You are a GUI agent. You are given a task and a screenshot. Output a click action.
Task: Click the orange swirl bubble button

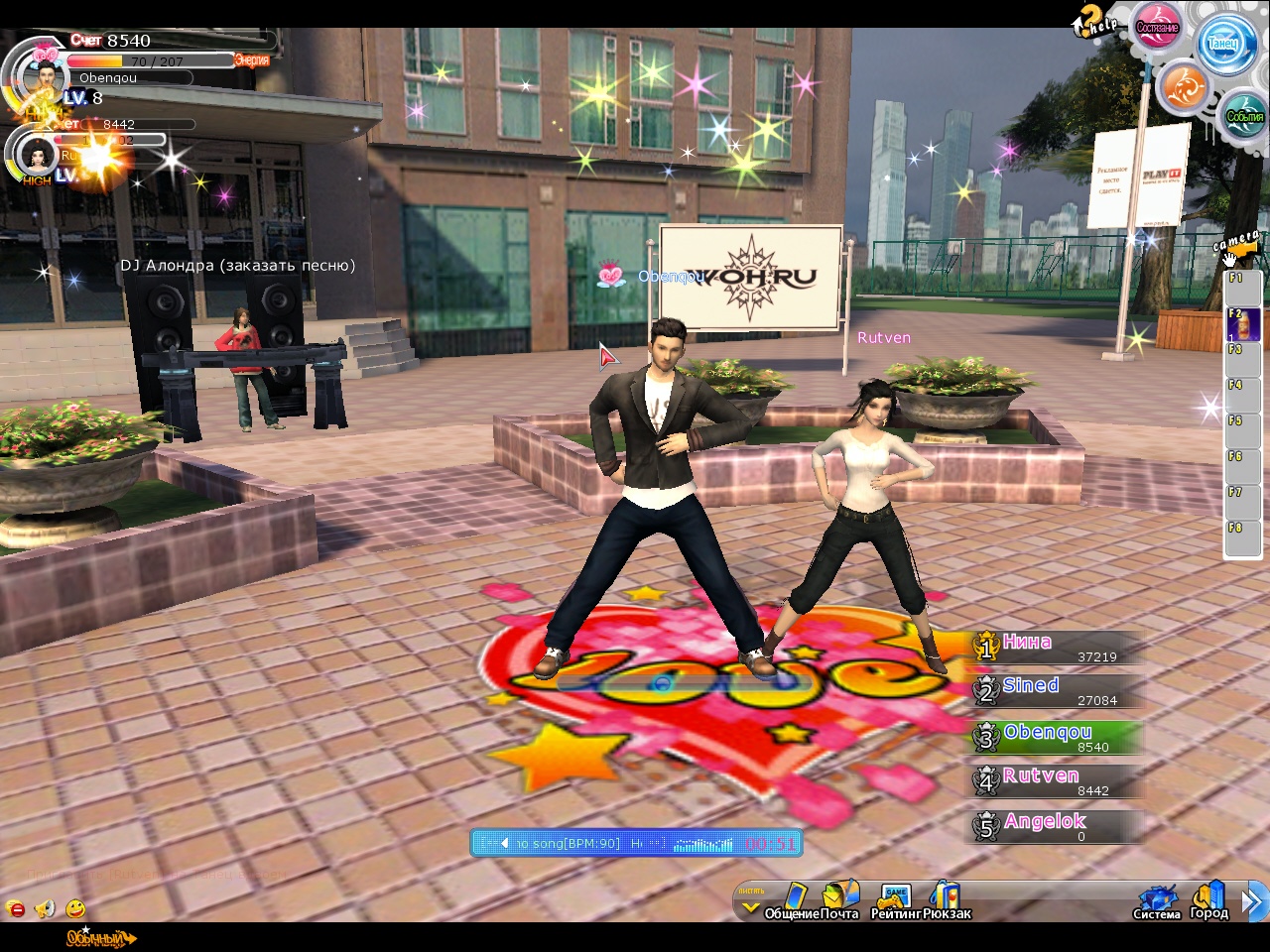pos(1183,88)
